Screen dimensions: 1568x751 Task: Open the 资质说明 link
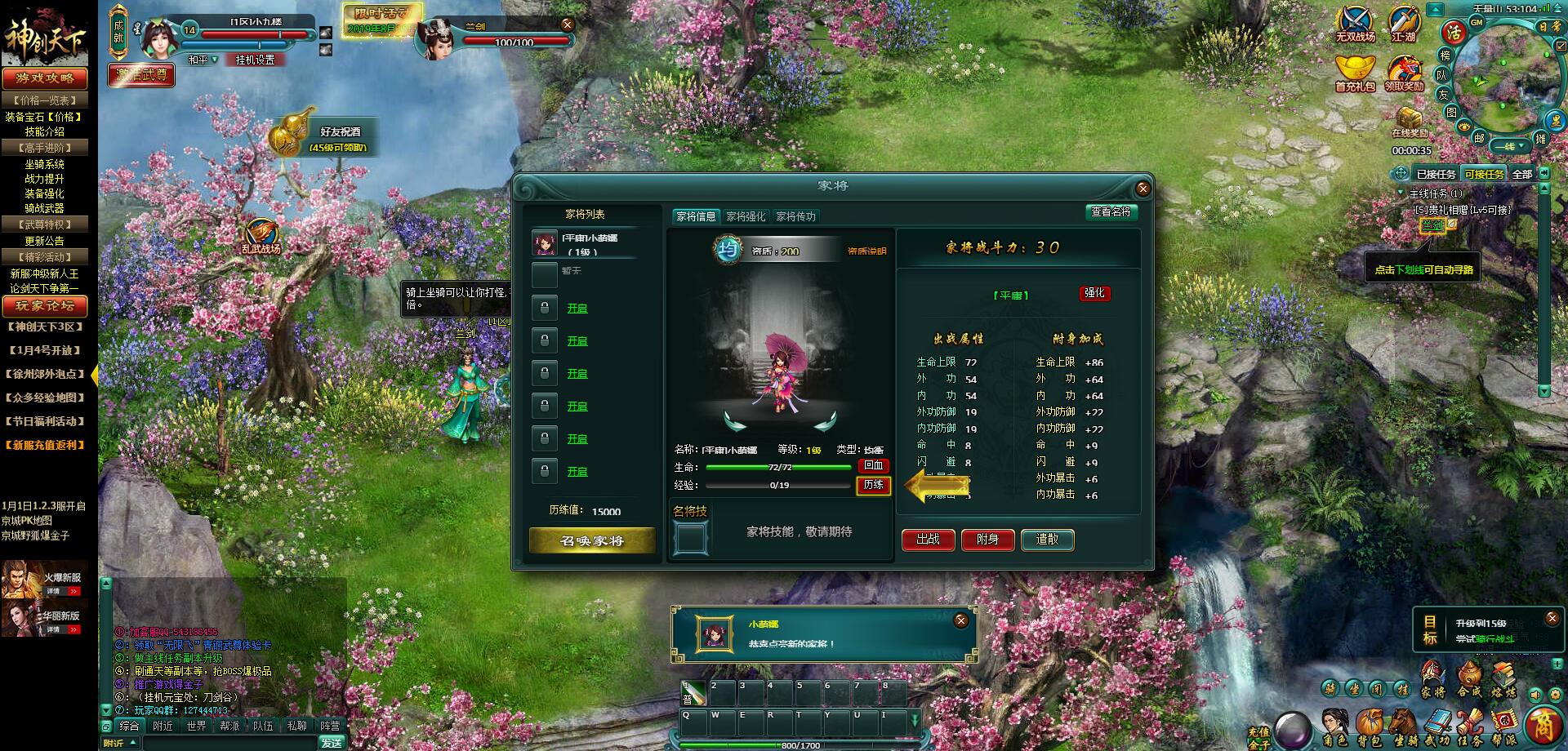pyautogui.click(x=866, y=251)
